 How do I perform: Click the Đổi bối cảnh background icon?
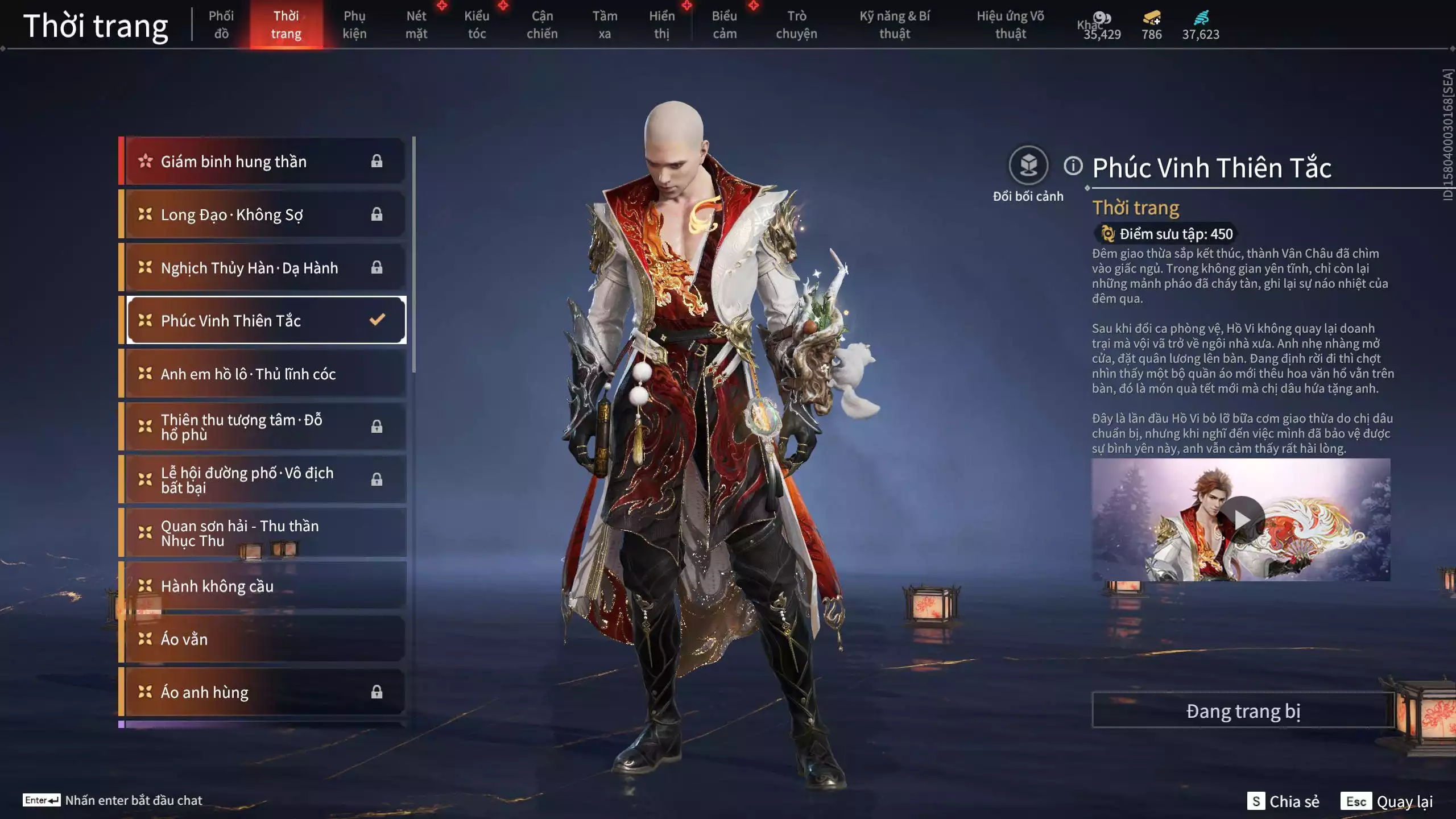click(1028, 166)
